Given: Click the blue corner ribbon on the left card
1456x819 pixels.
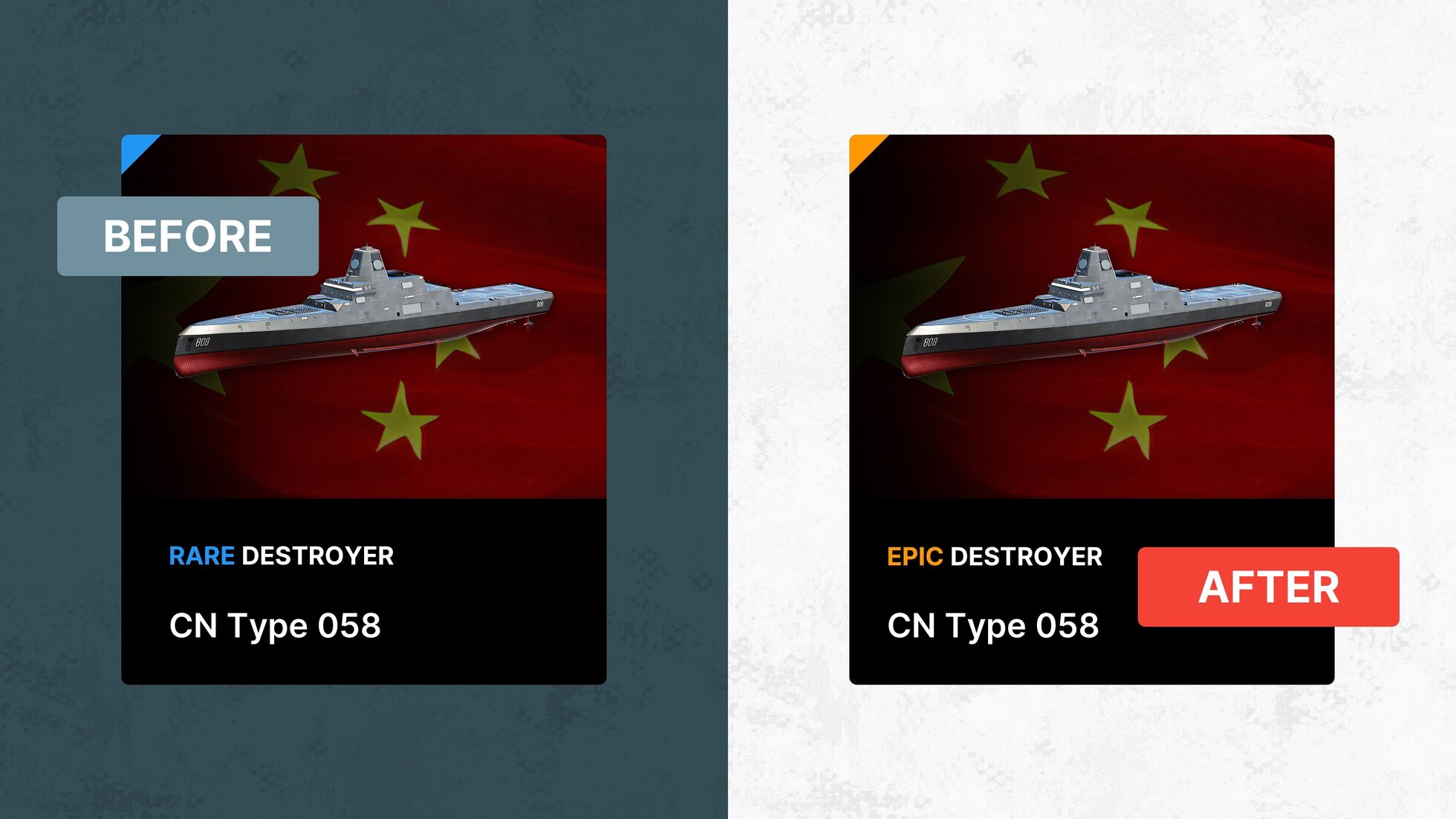Looking at the screenshot, I should (x=134, y=149).
